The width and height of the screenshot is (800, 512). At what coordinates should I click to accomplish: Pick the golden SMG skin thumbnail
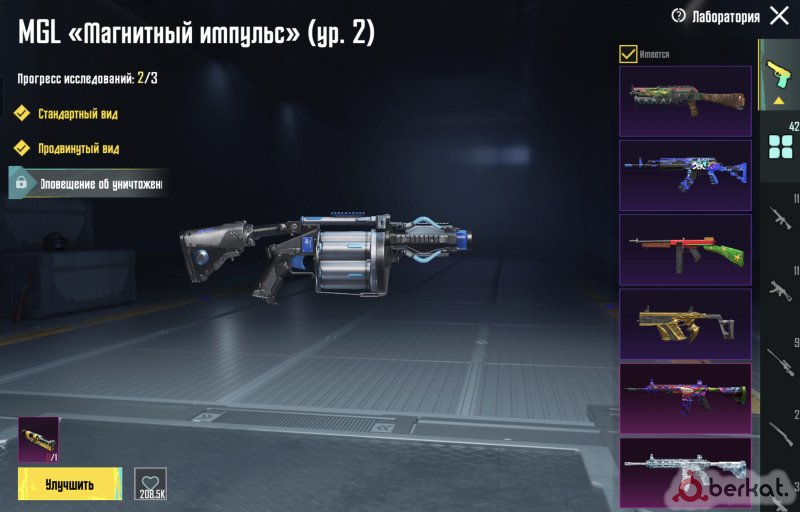click(x=685, y=323)
